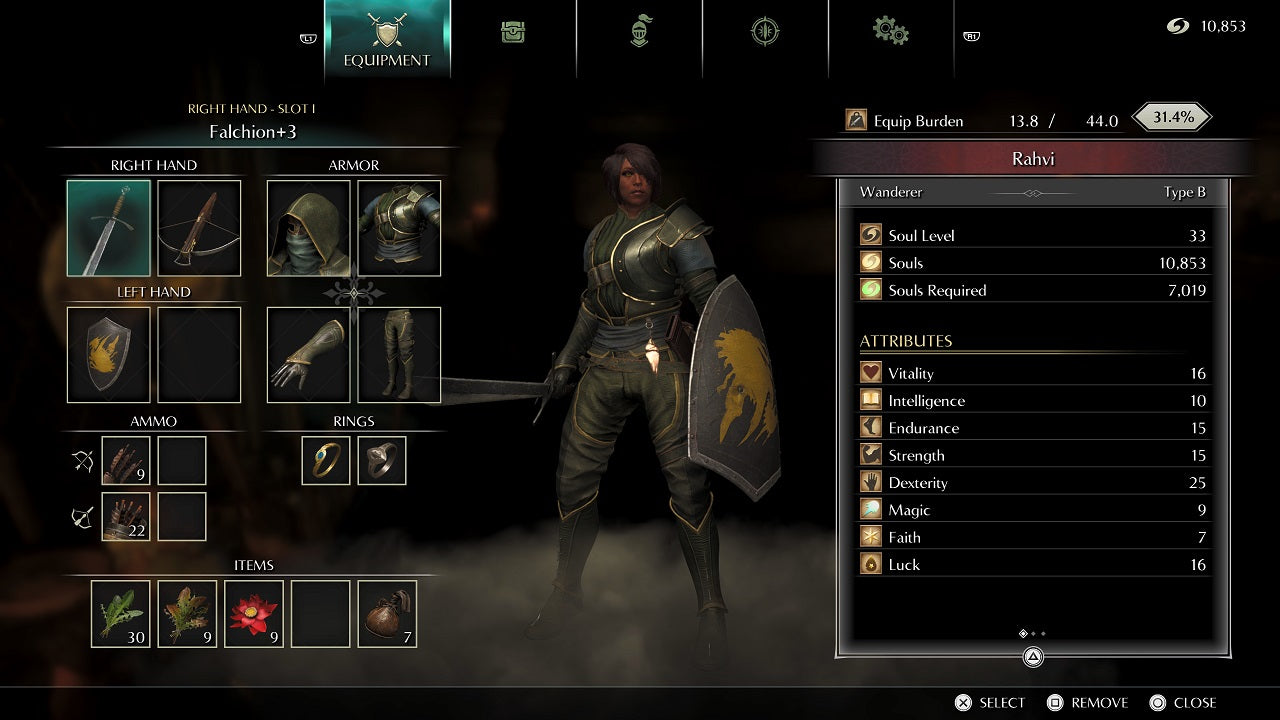Click the Endurance attribute icon
1280x720 pixels.
(870, 427)
